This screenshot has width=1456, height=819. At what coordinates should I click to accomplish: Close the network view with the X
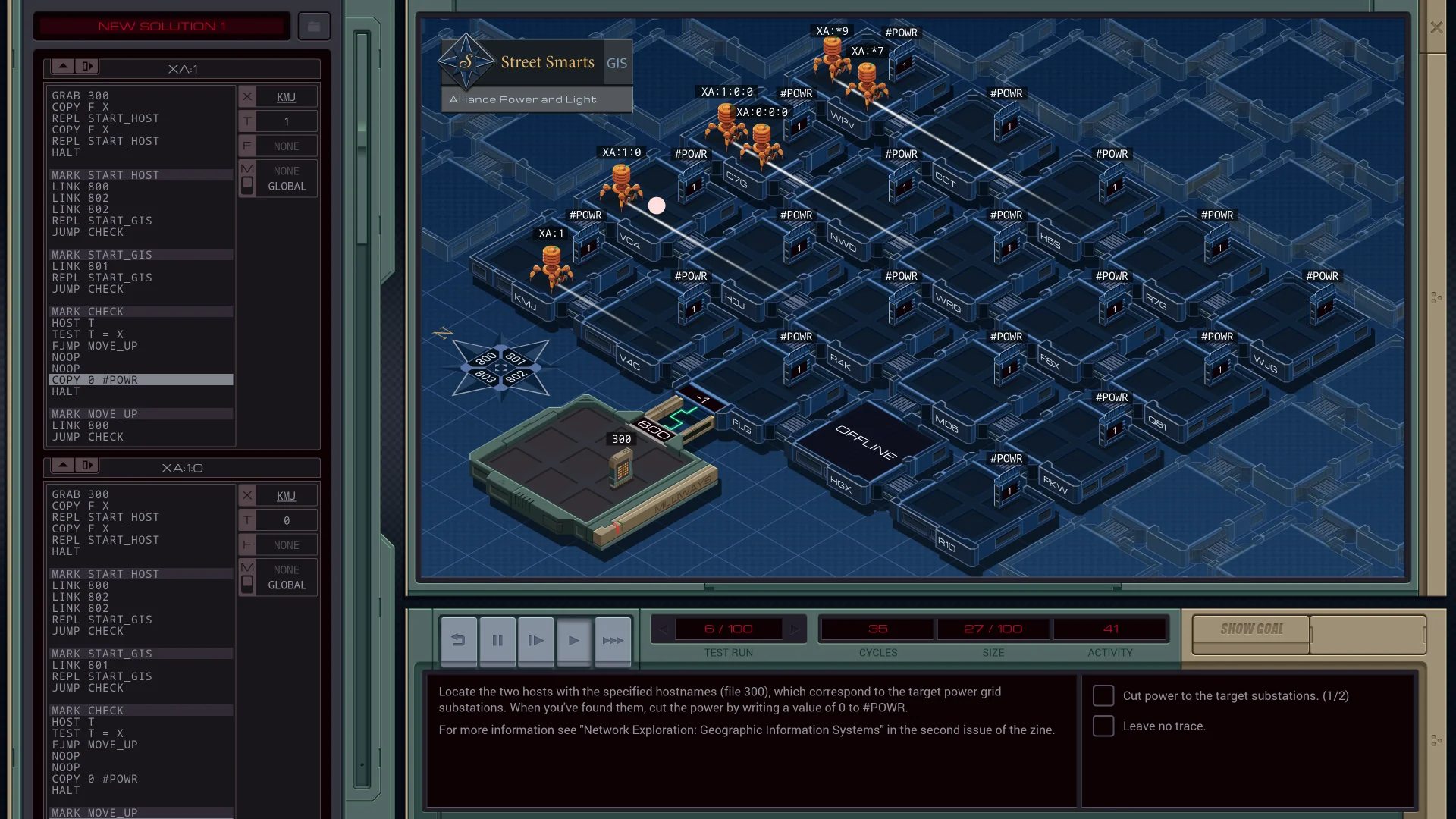[1436, 27]
